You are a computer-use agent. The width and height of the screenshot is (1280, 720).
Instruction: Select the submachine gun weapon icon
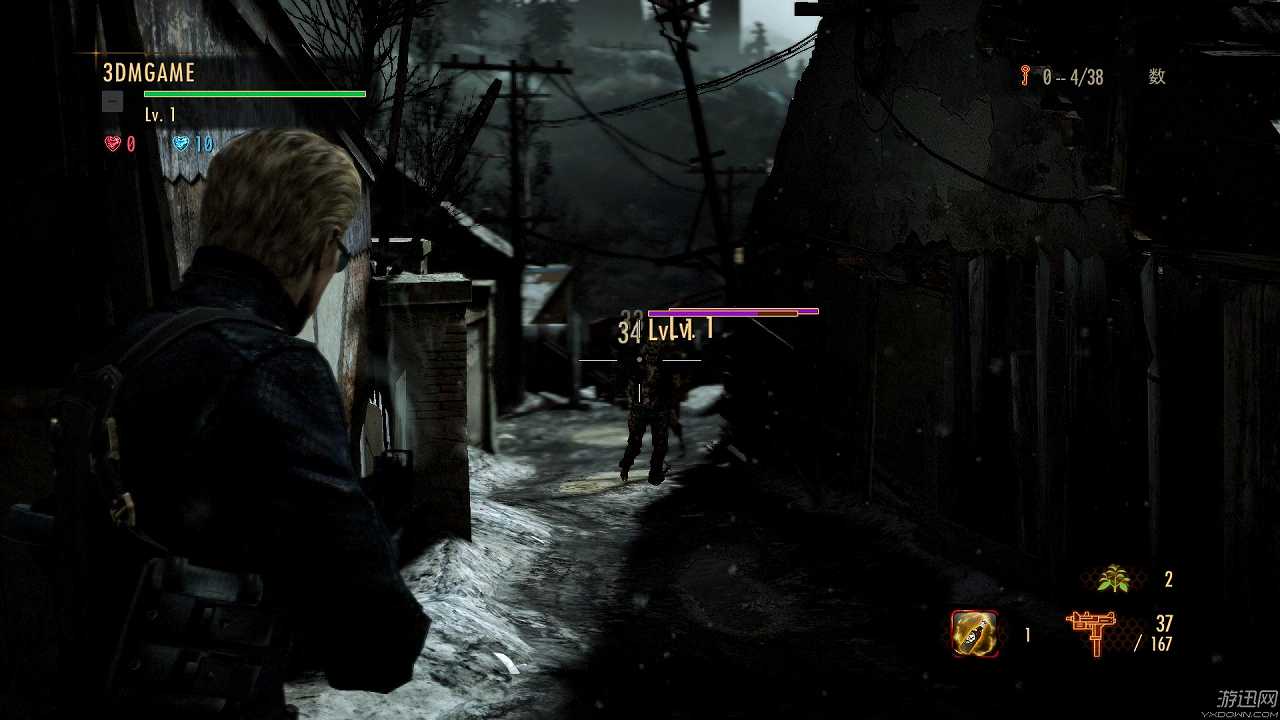(x=1095, y=633)
